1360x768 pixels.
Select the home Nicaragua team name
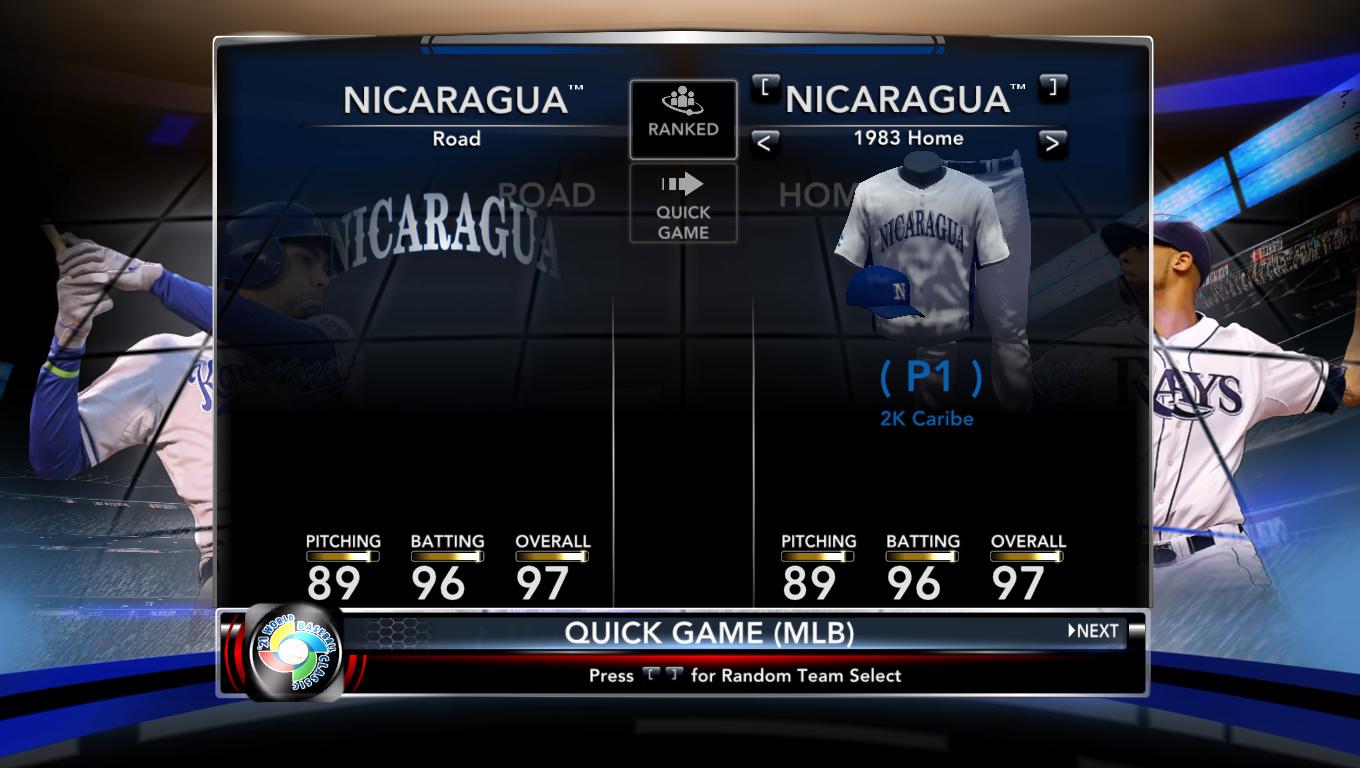[905, 99]
